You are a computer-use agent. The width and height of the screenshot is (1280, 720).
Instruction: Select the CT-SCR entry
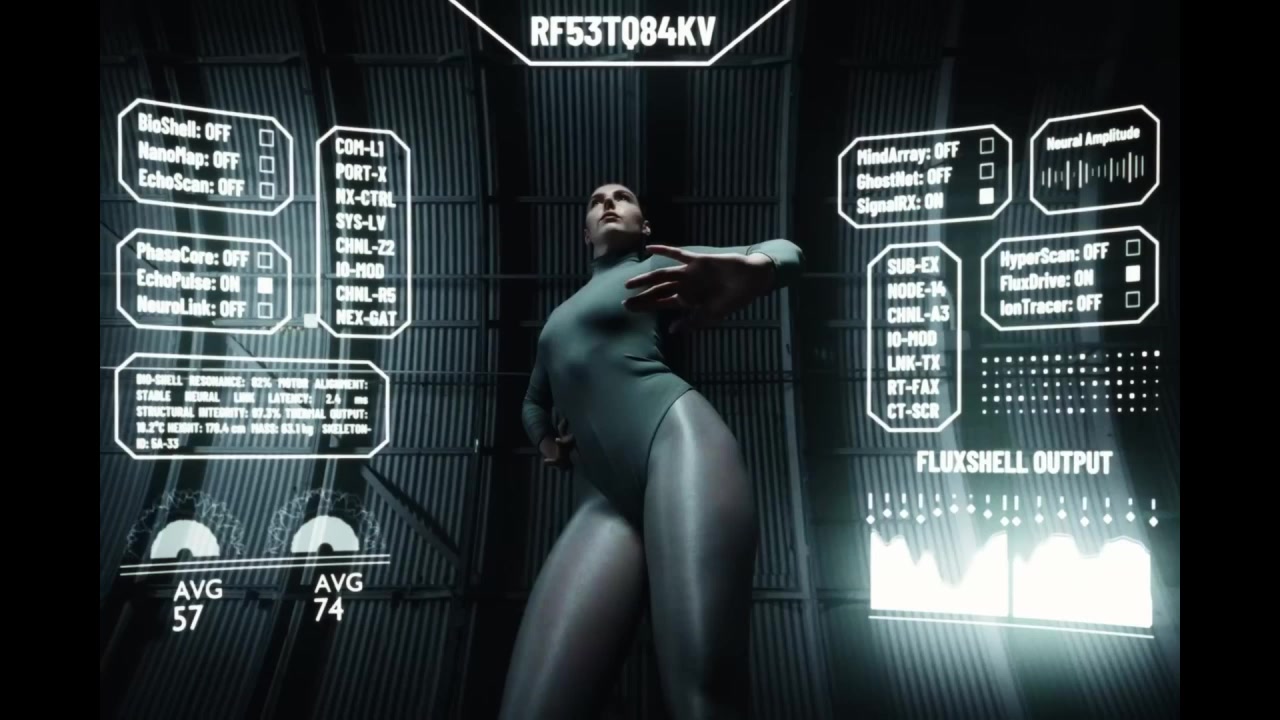[x=913, y=411]
